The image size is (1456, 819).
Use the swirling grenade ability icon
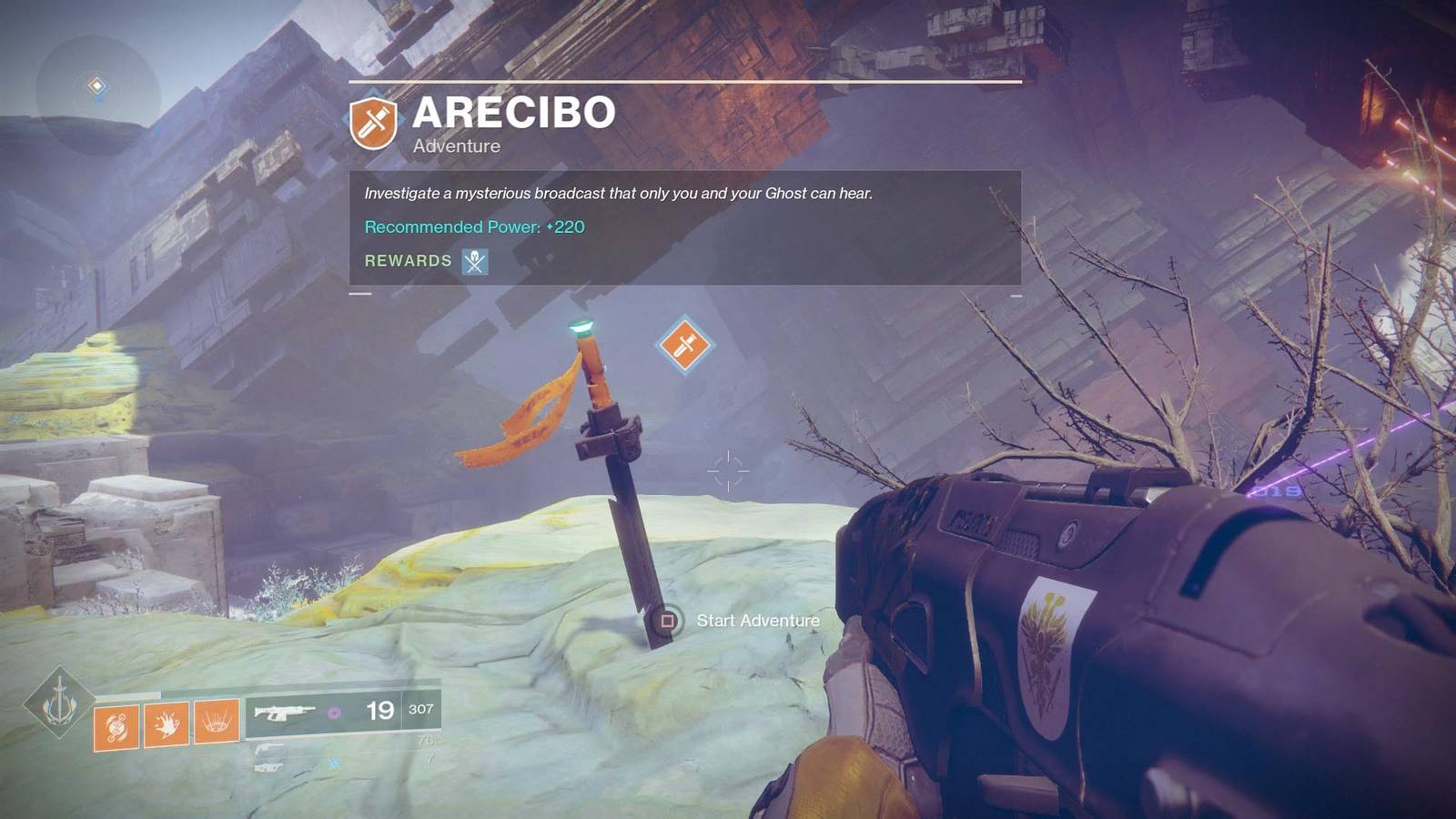116,726
